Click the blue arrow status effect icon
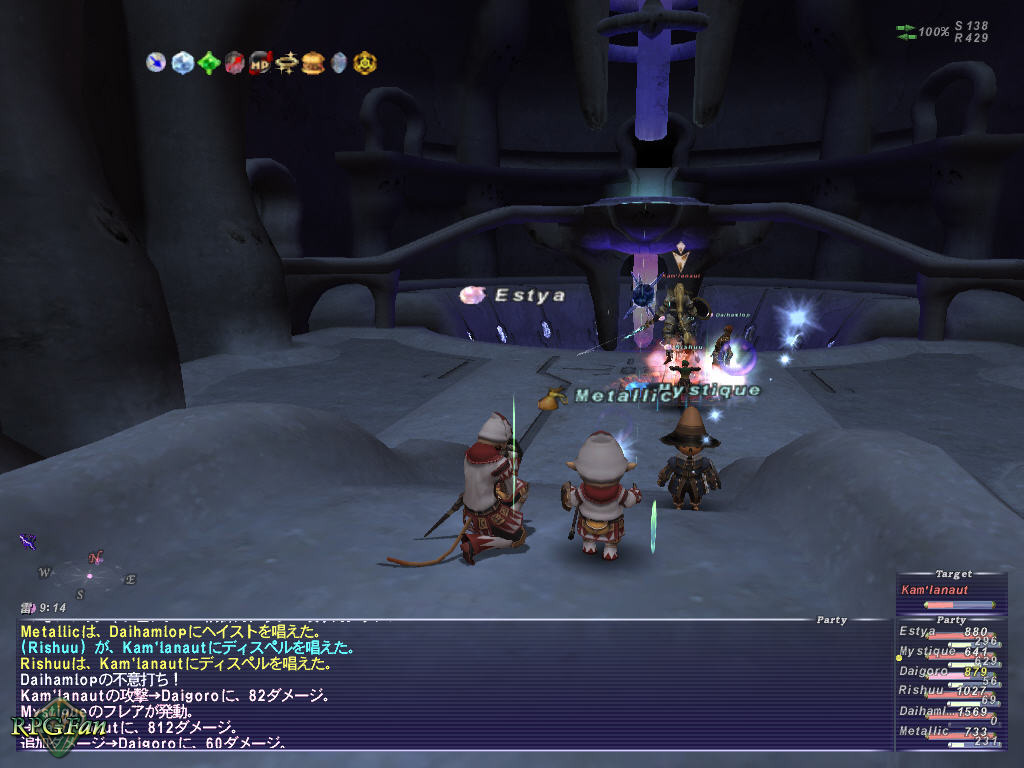Image resolution: width=1024 pixels, height=768 pixels. click(155, 62)
